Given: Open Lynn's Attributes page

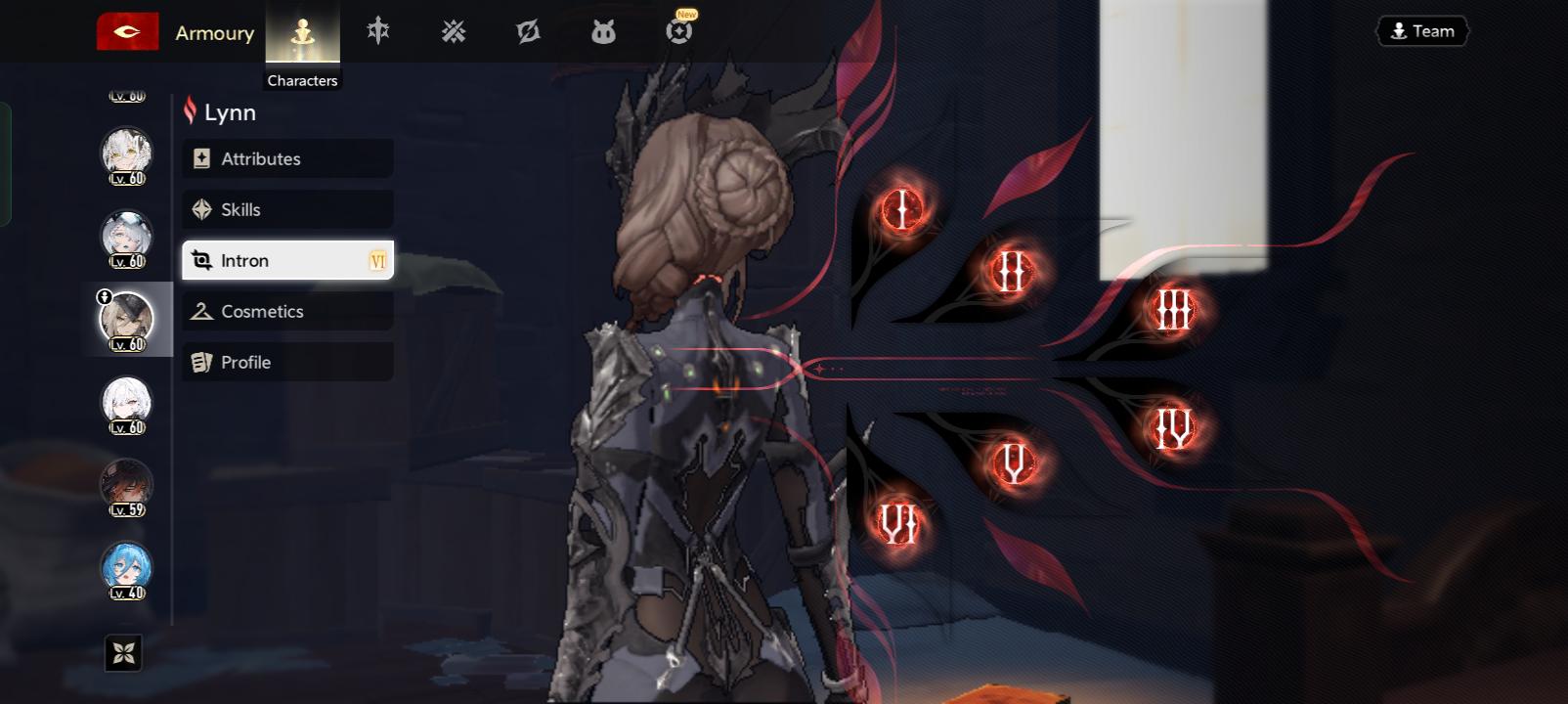Looking at the screenshot, I should (x=287, y=158).
